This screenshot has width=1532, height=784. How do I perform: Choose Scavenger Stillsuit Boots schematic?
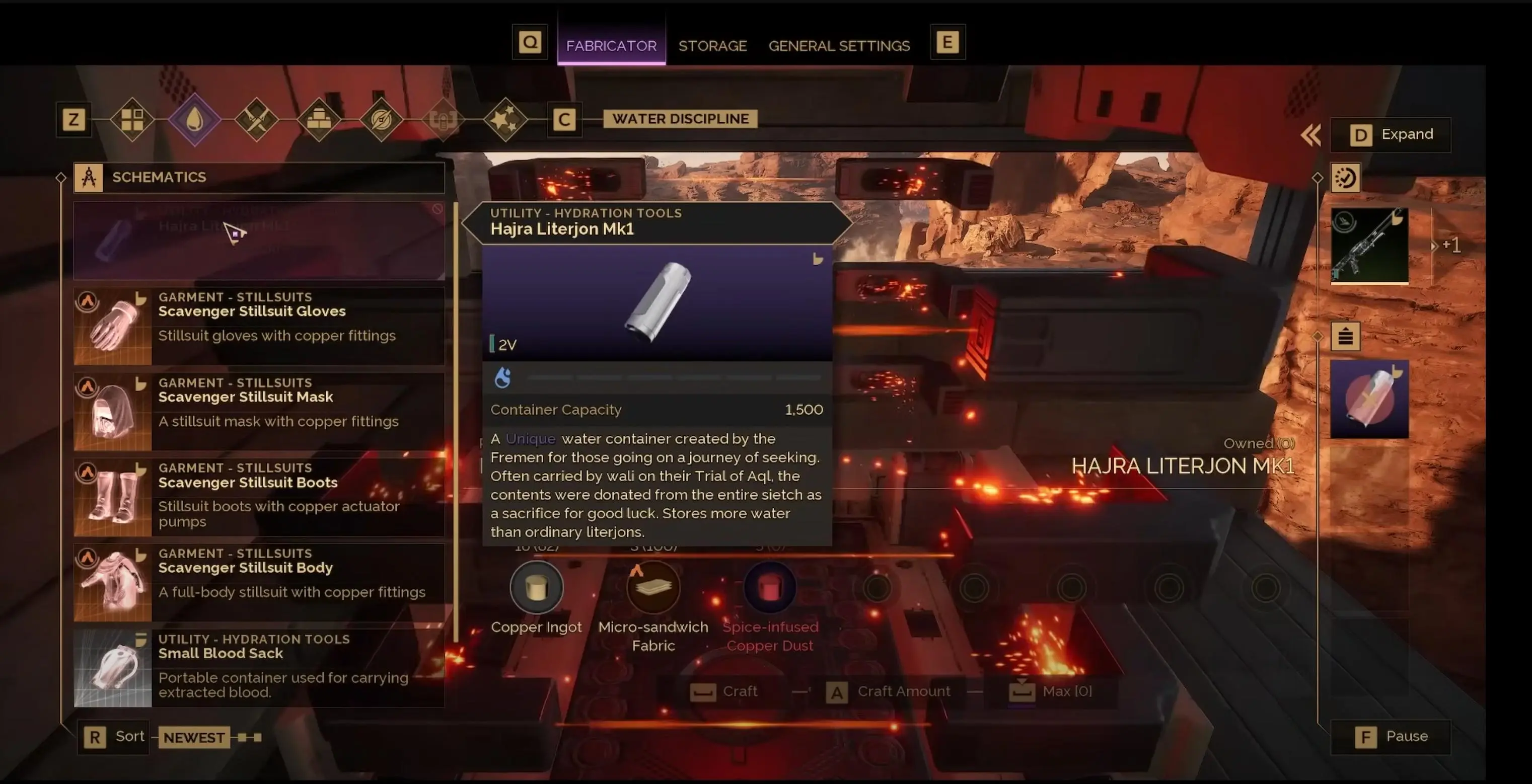click(x=259, y=496)
